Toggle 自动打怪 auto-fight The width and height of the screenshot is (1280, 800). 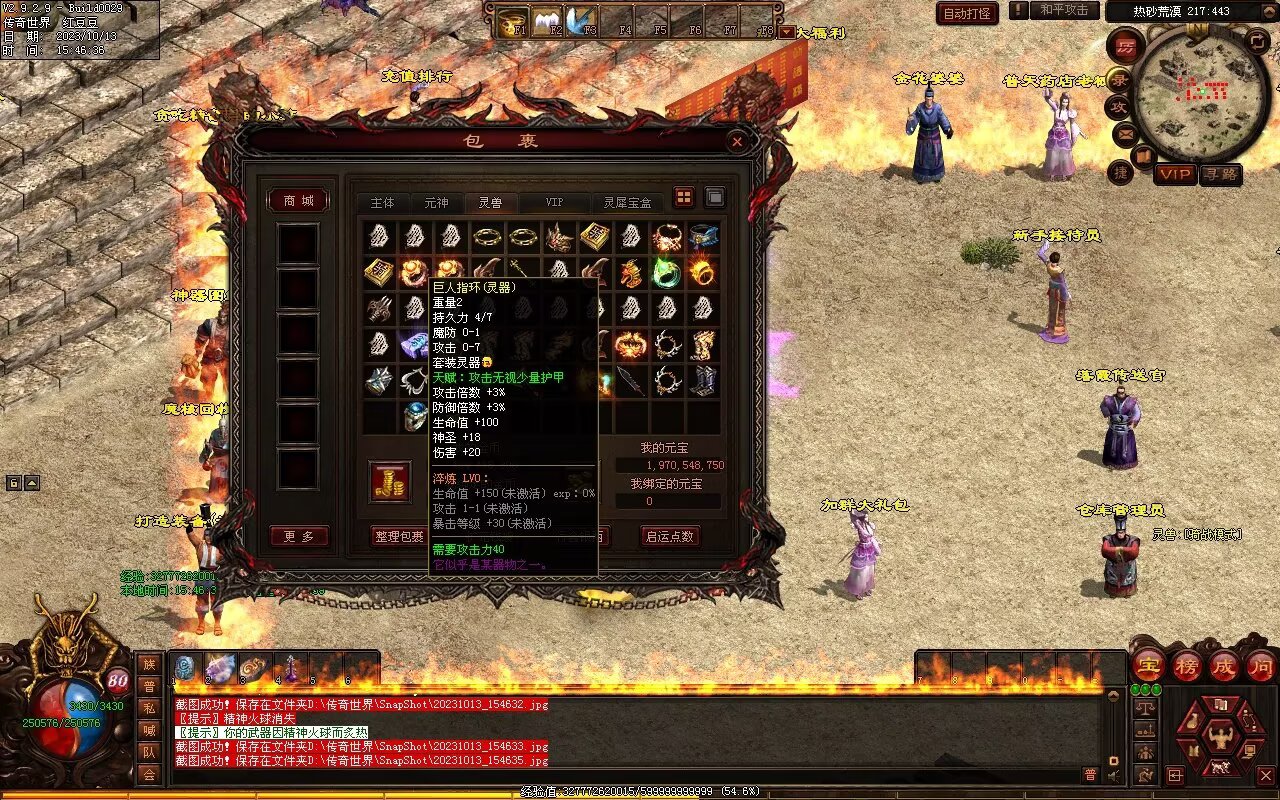pos(967,13)
